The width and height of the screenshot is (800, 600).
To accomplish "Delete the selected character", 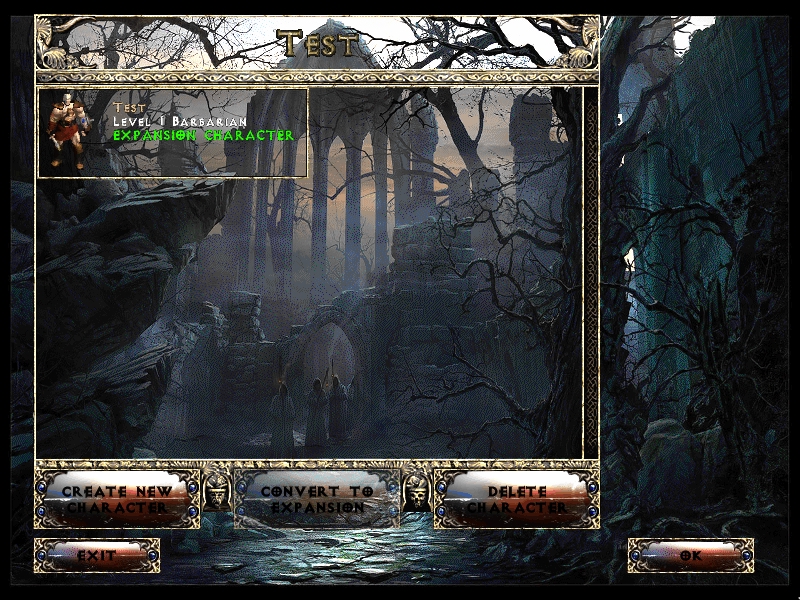I will tap(517, 499).
